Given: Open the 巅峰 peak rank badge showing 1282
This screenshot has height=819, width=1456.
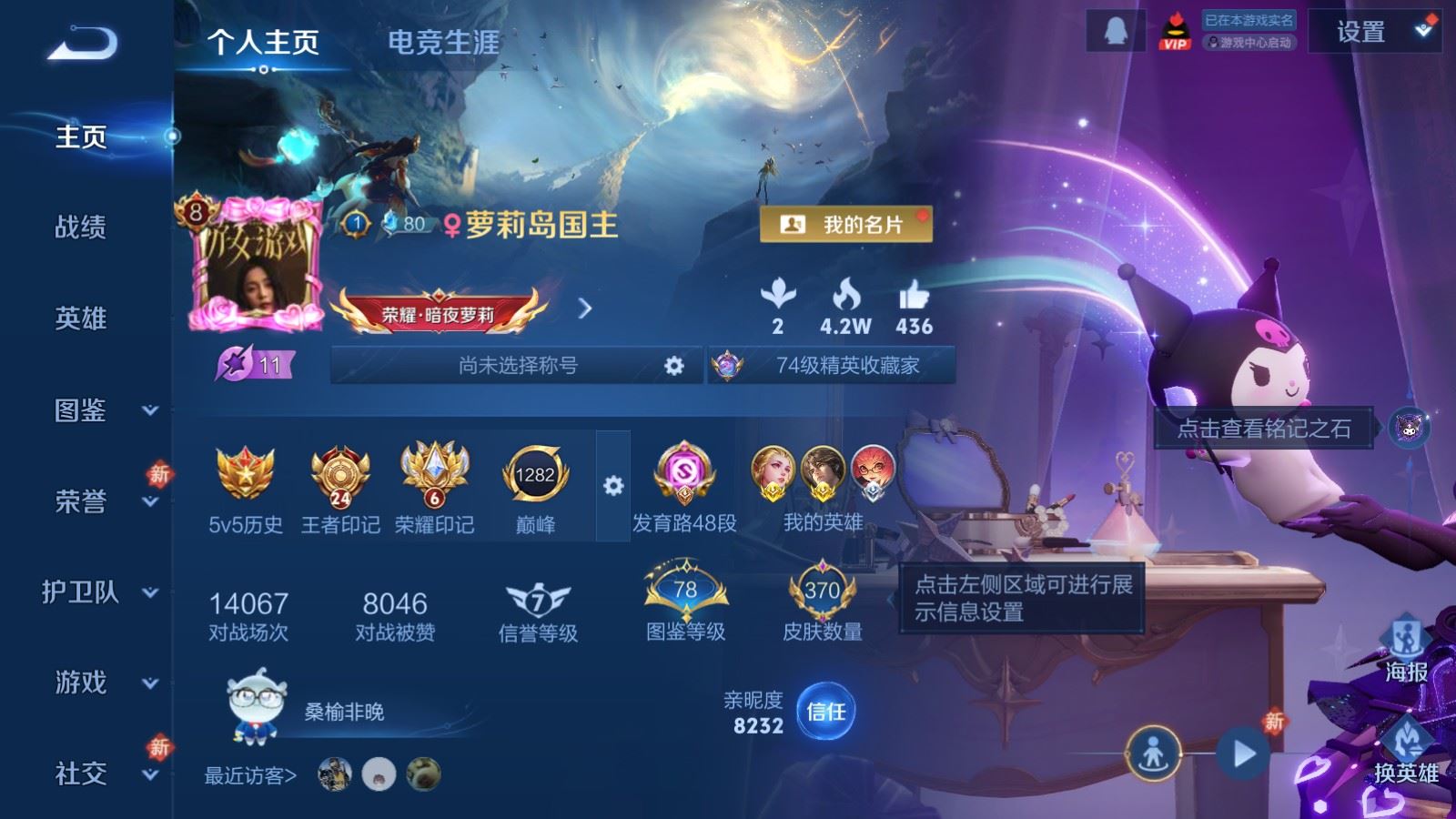Looking at the screenshot, I should (x=535, y=473).
